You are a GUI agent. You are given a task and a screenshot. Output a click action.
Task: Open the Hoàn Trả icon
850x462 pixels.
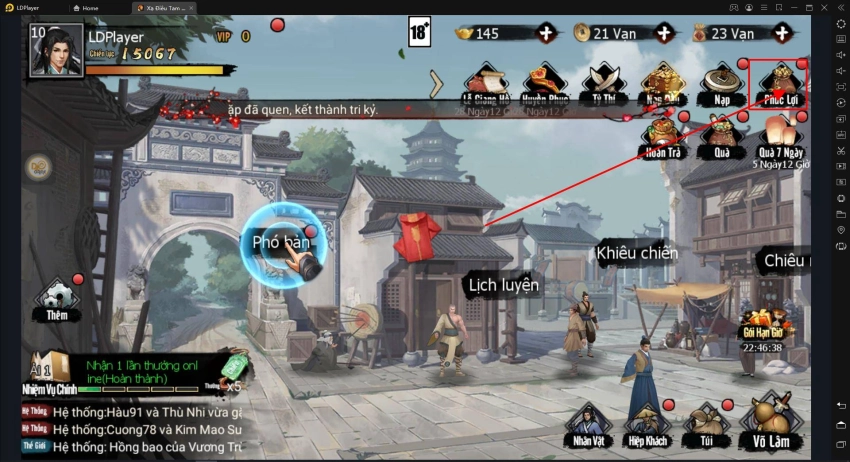coord(660,137)
